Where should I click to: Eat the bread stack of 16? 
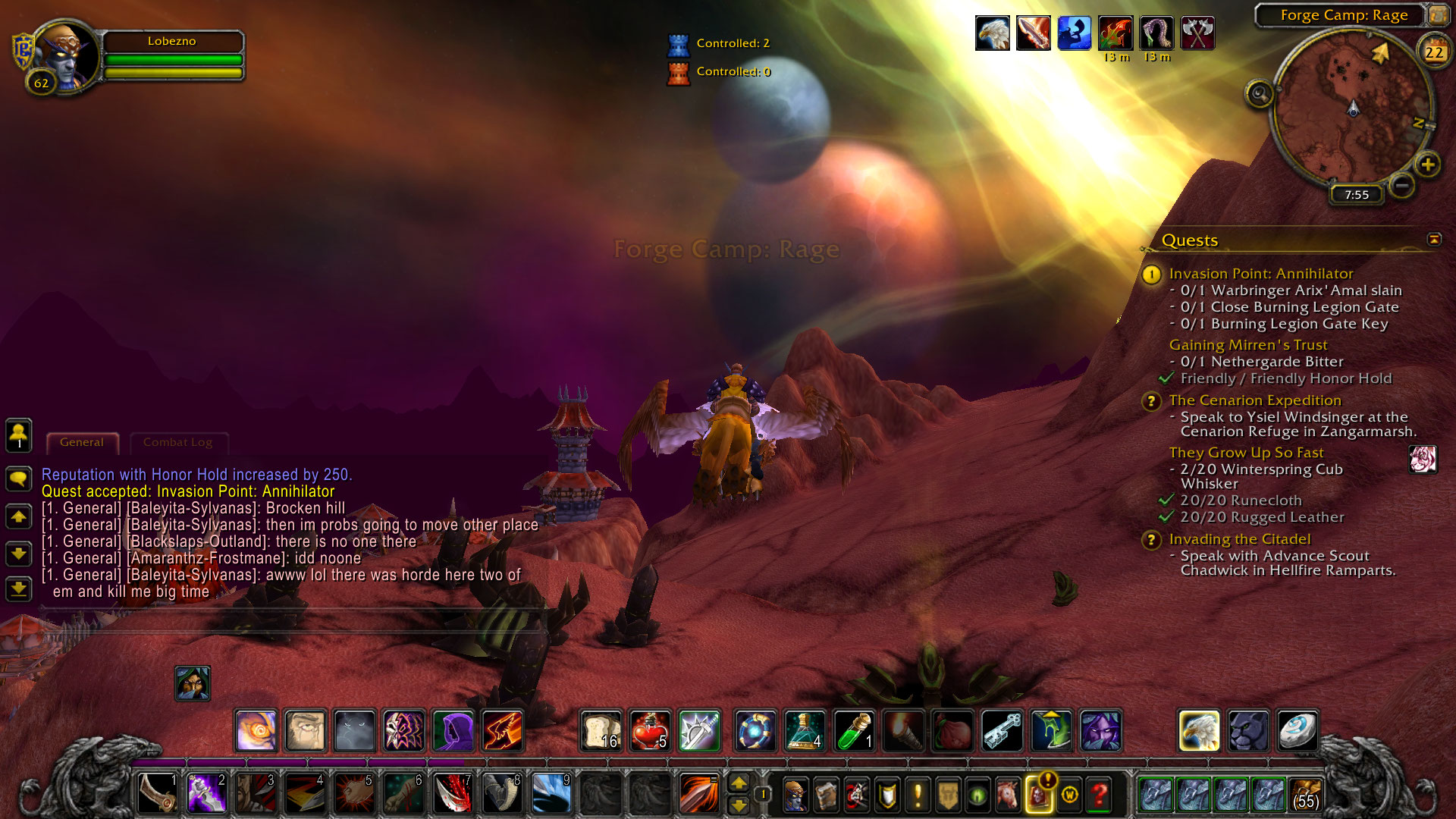(601, 731)
